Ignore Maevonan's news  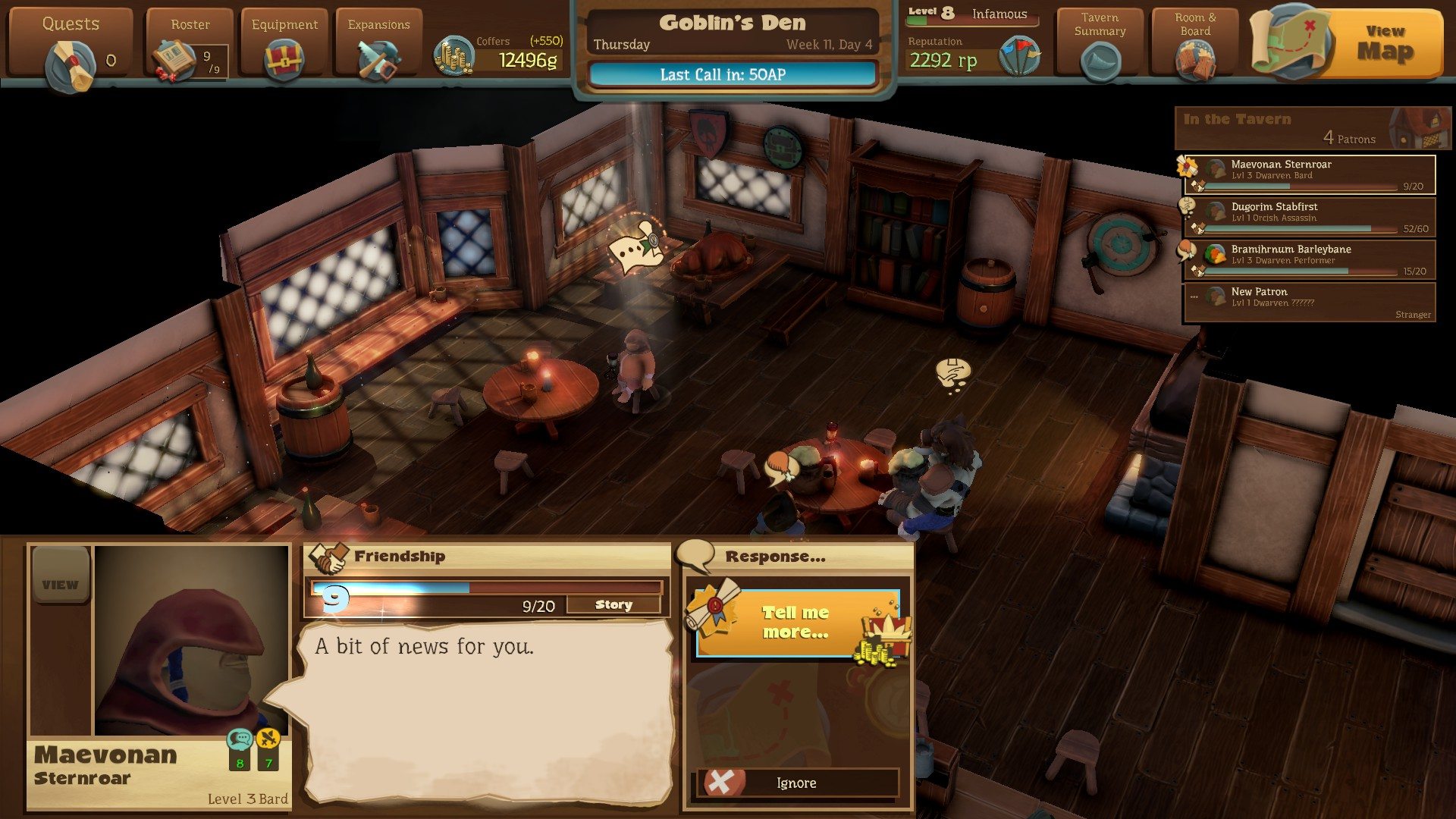point(798,783)
